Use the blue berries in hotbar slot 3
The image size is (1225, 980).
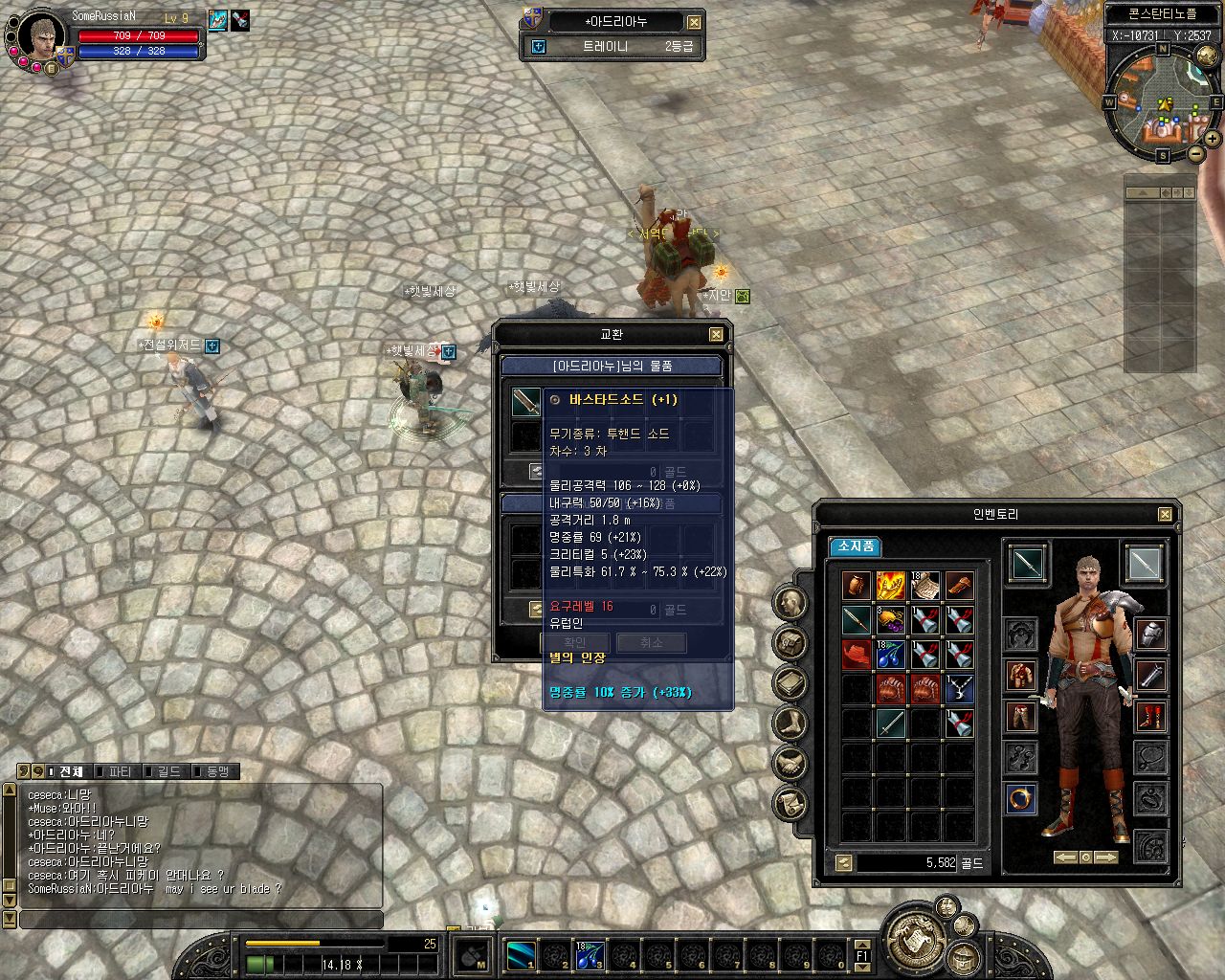[x=590, y=953]
